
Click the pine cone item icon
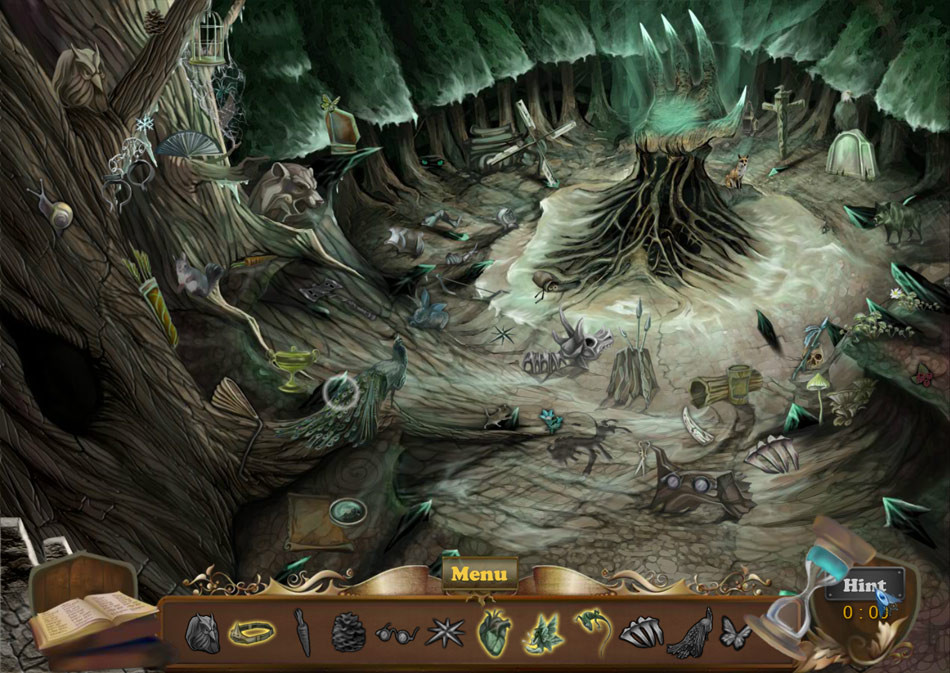348,632
